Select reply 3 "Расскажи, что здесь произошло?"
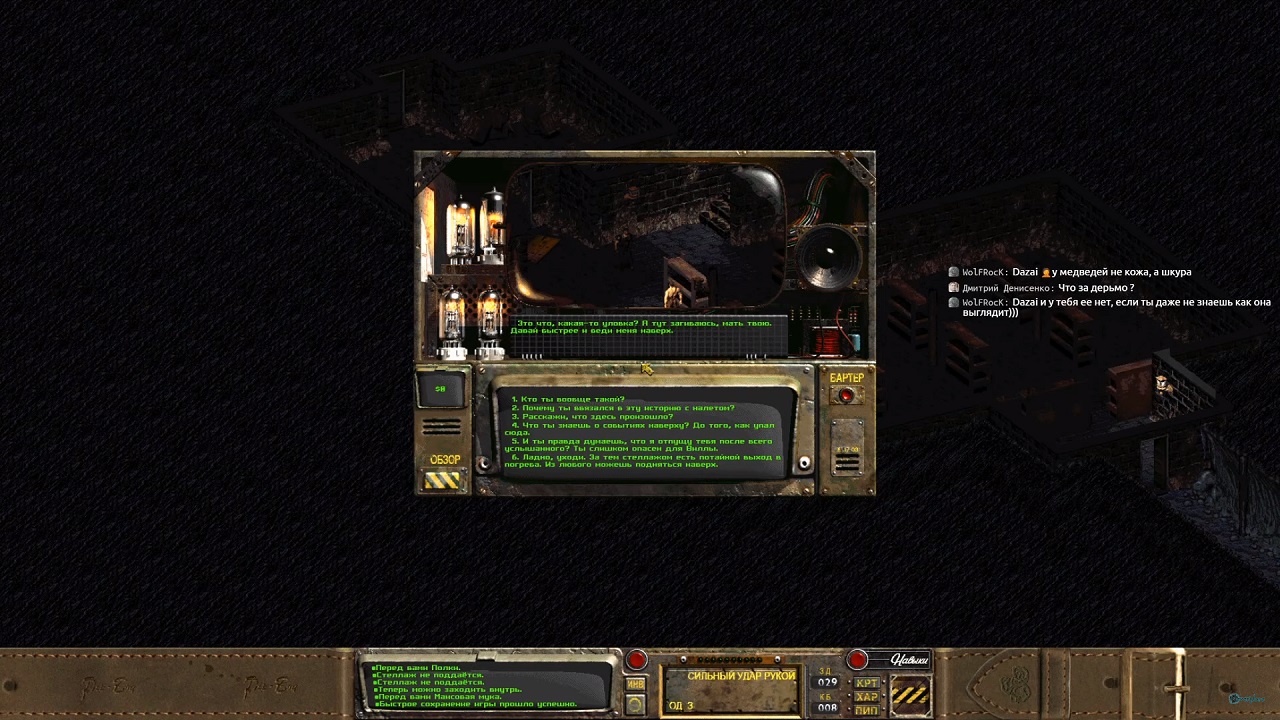 click(x=592, y=416)
